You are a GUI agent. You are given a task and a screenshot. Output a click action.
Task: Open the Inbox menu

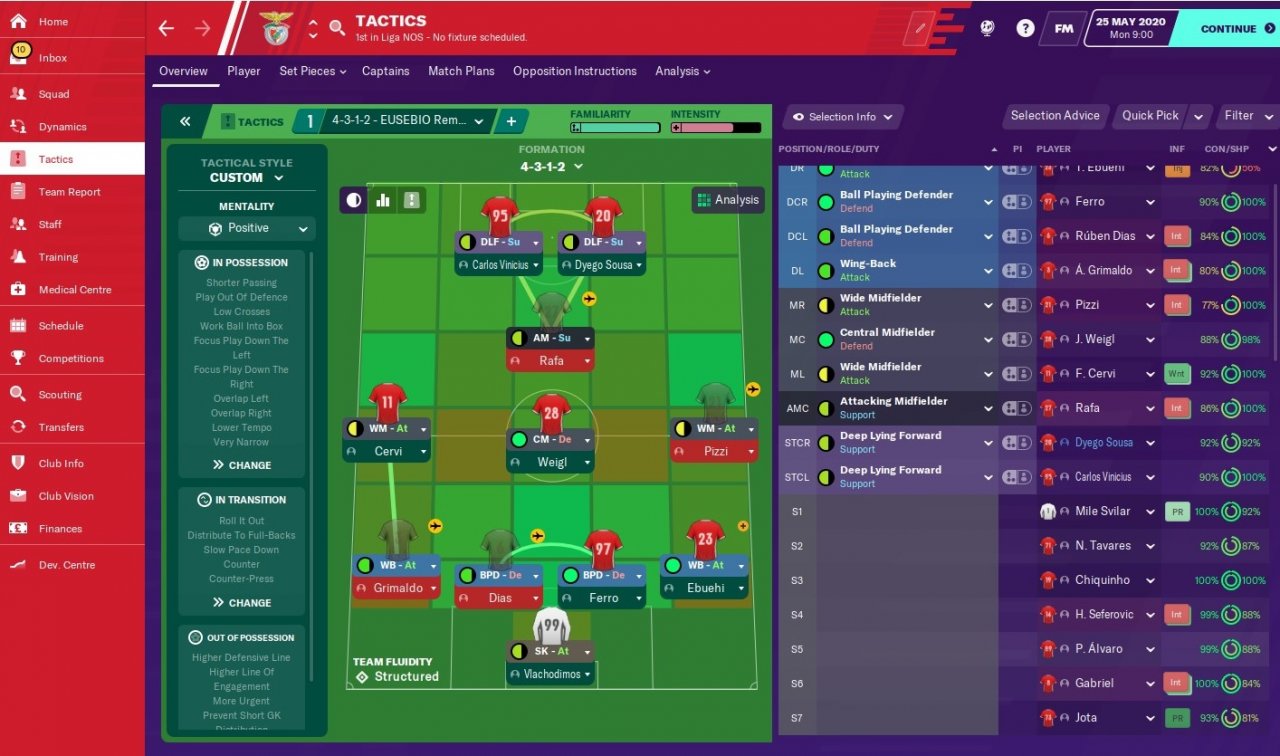(53, 58)
